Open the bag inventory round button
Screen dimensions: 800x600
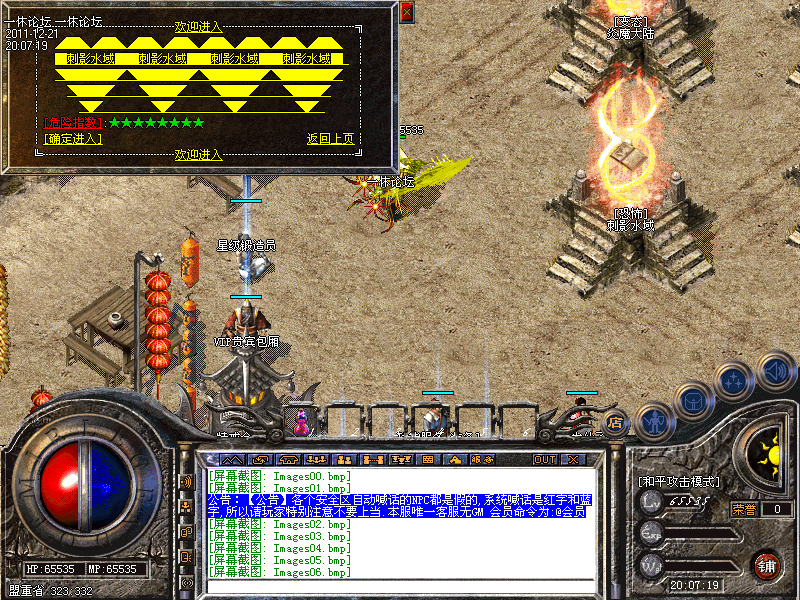[695, 401]
